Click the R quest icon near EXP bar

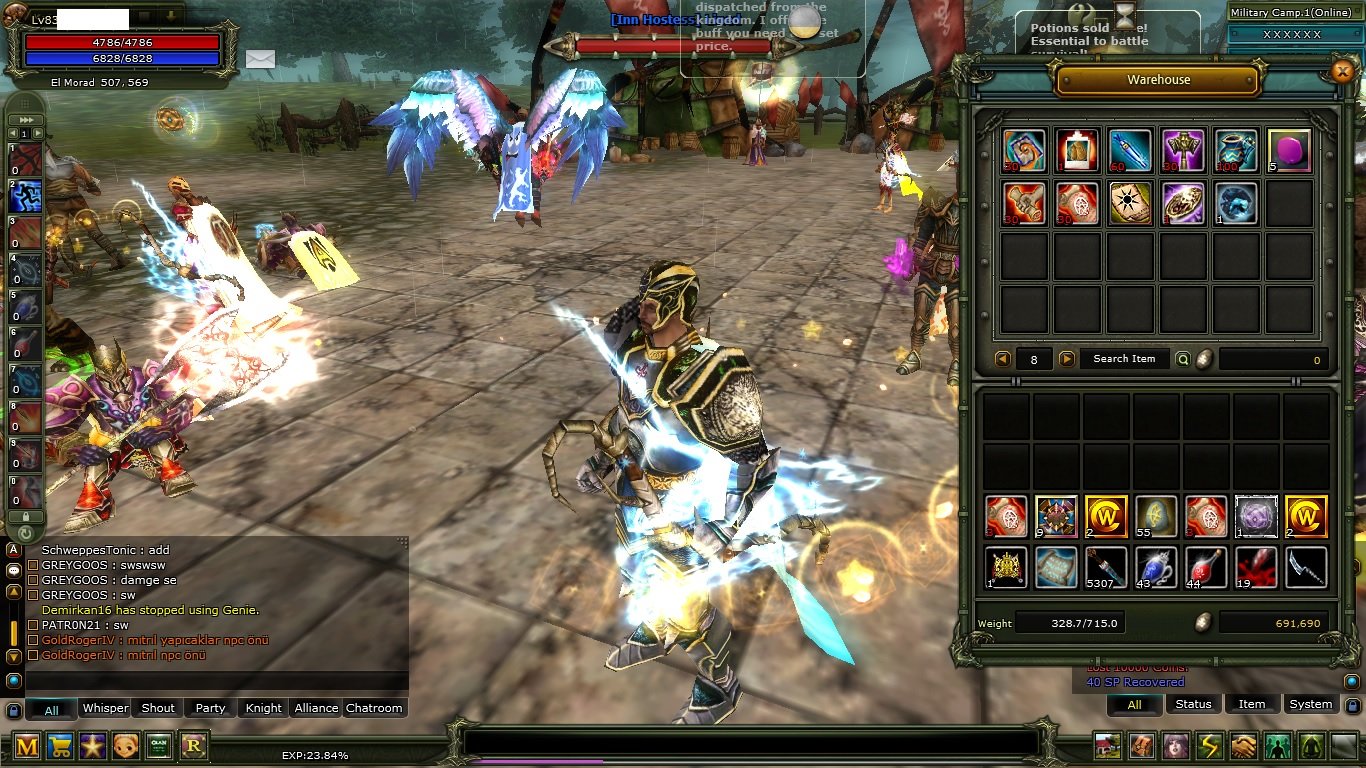(193, 745)
